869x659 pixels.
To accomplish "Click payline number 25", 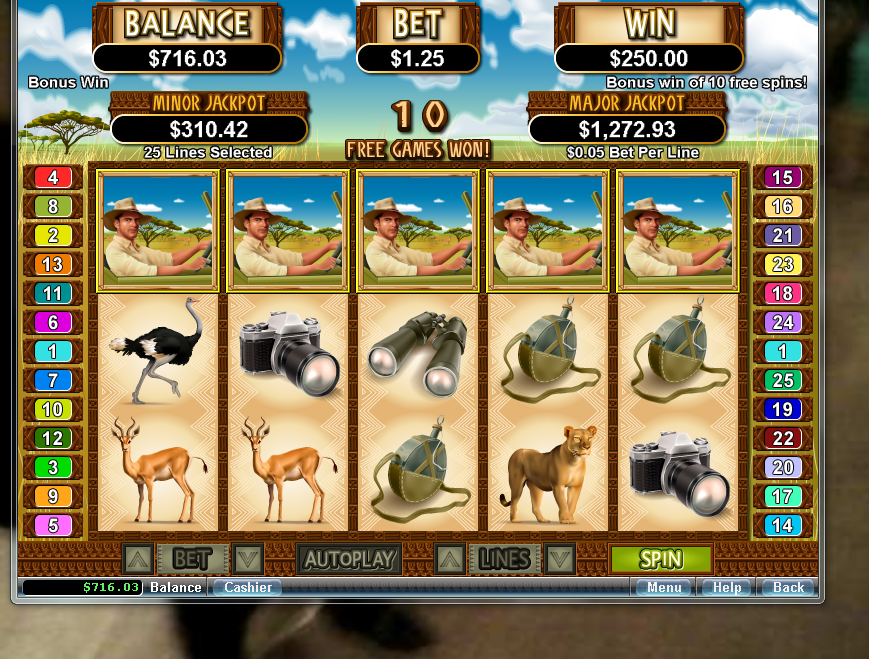I will (x=782, y=381).
